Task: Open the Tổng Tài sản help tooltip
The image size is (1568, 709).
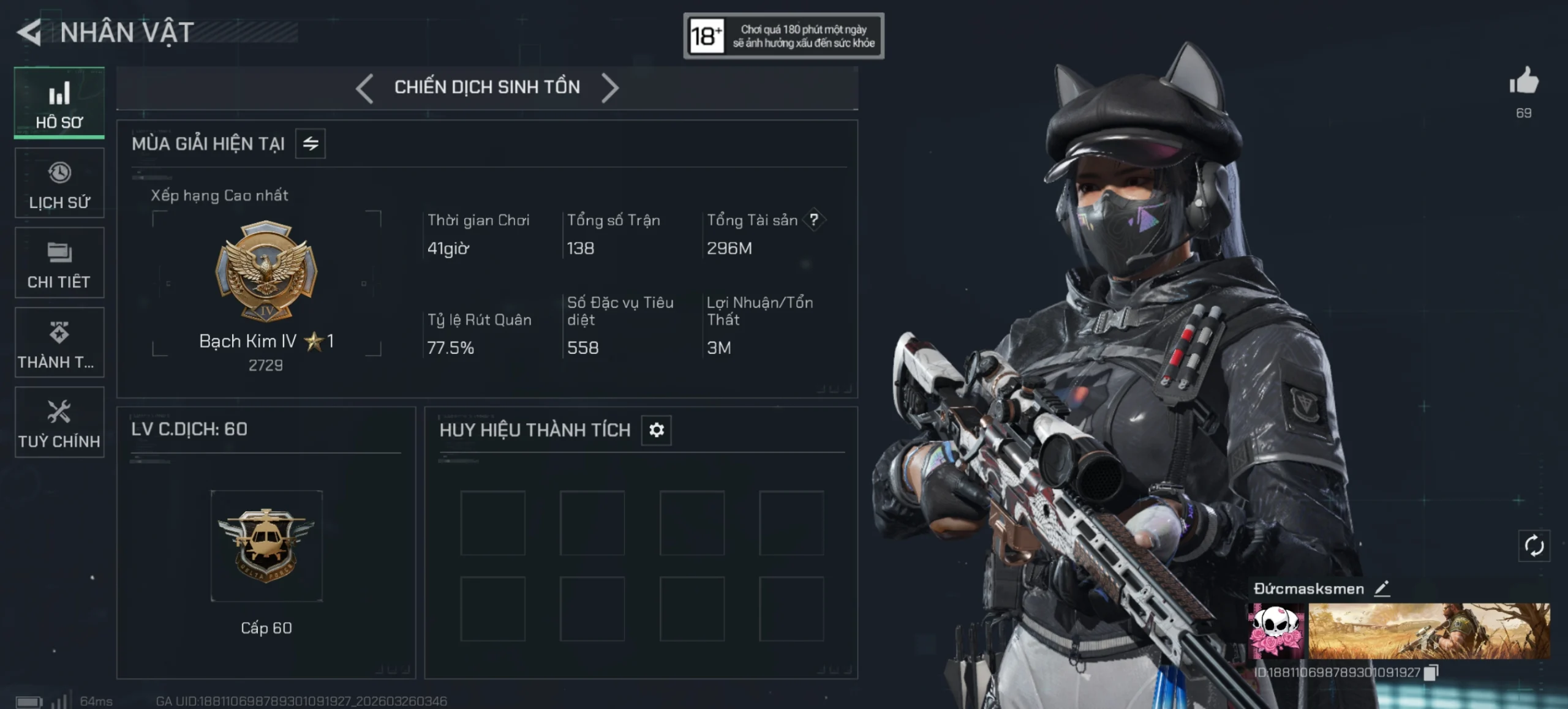Action: [814, 220]
